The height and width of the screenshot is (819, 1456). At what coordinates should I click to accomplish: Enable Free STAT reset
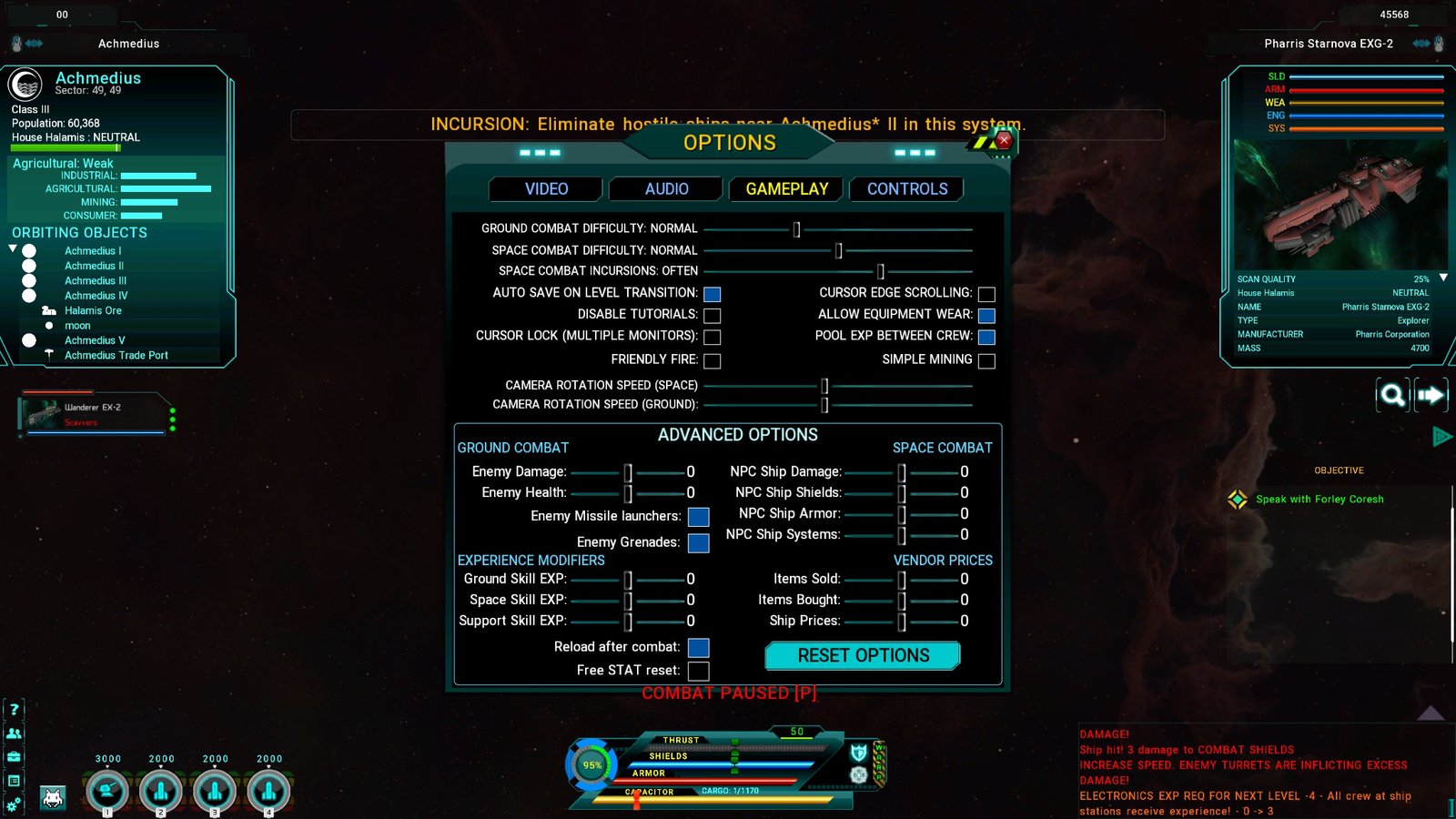698,672
